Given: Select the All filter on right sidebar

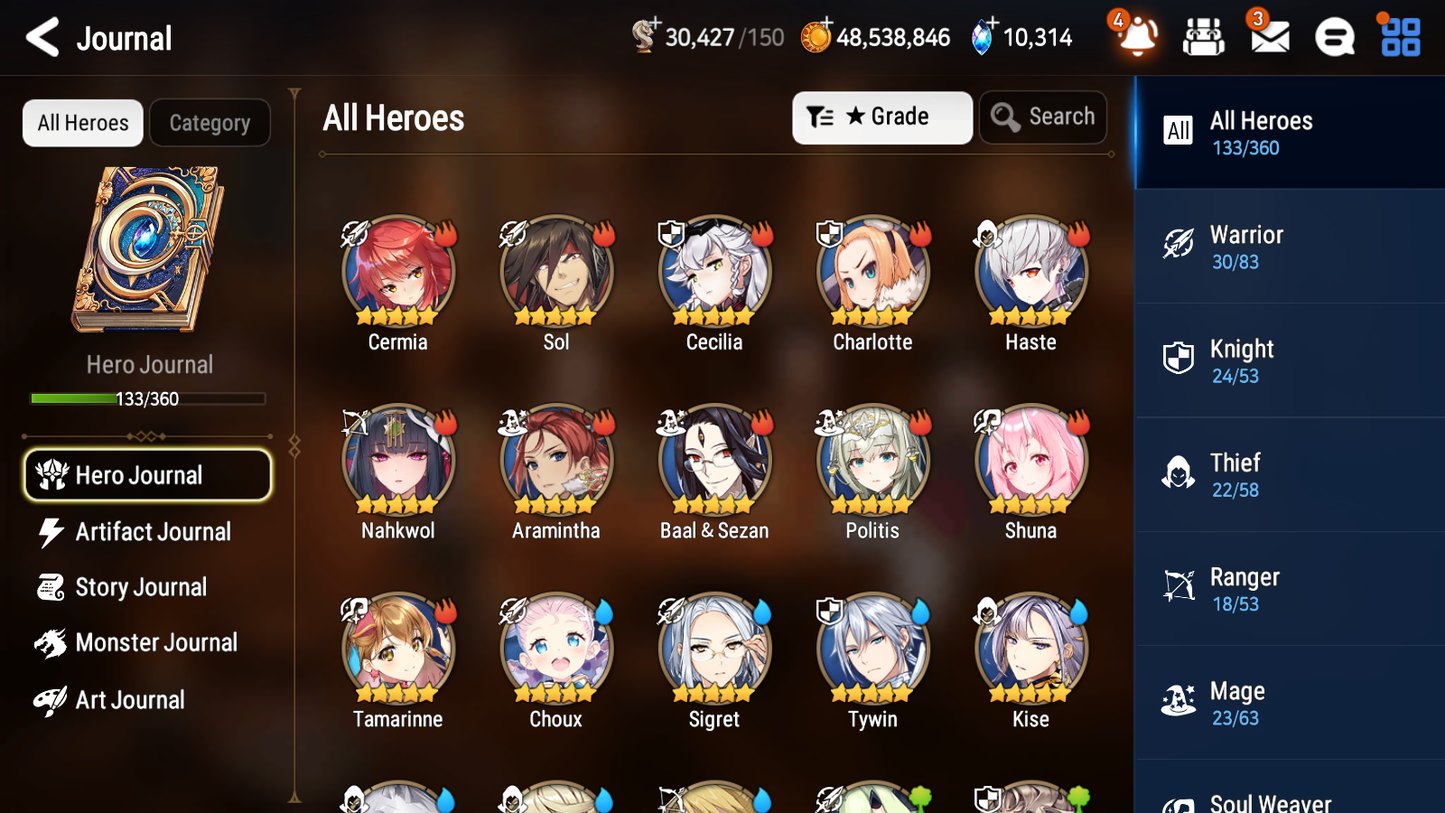Looking at the screenshot, I should coord(1178,131).
